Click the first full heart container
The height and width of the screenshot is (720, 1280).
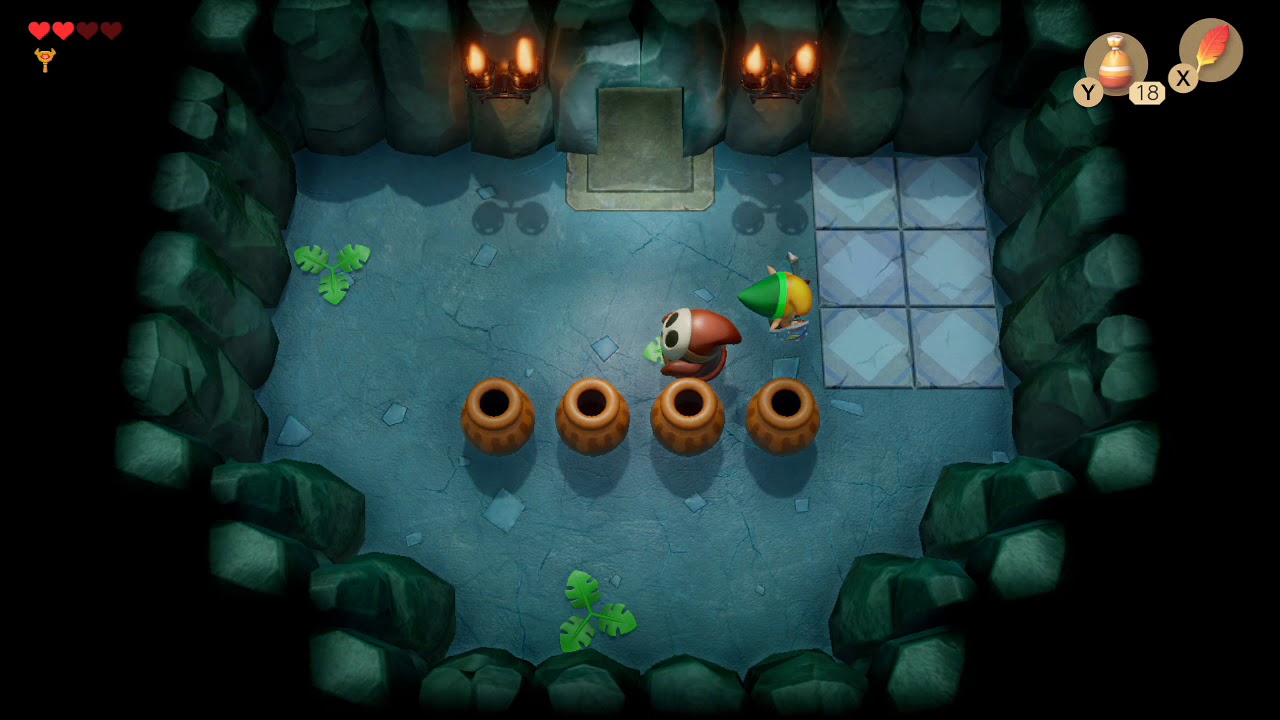tap(40, 30)
